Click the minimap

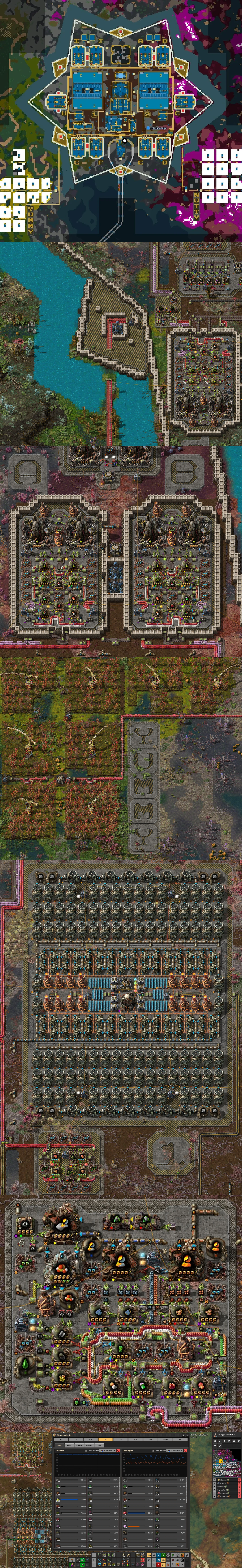(x=227, y=1463)
